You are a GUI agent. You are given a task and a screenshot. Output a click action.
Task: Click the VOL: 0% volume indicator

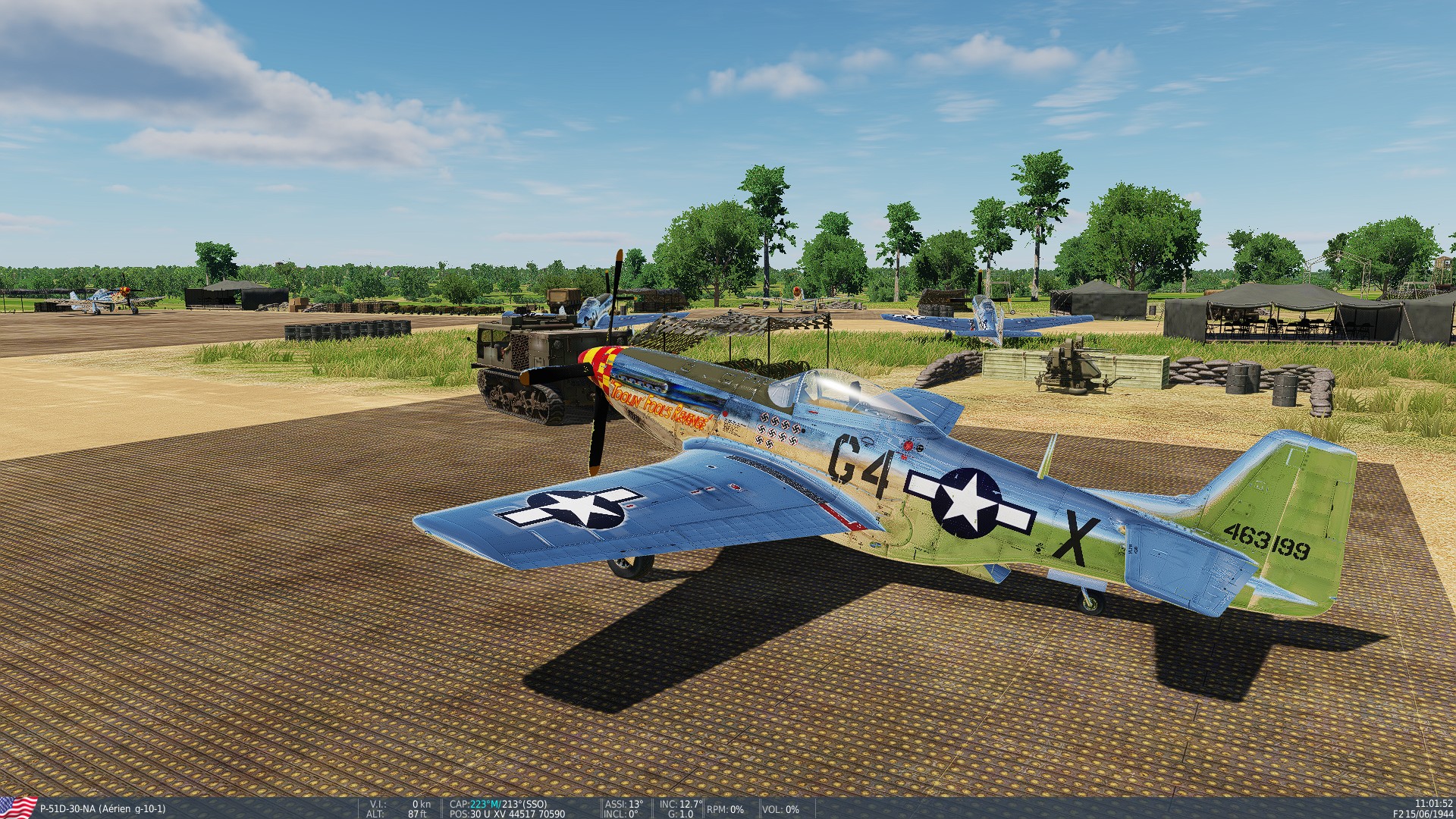click(x=781, y=810)
